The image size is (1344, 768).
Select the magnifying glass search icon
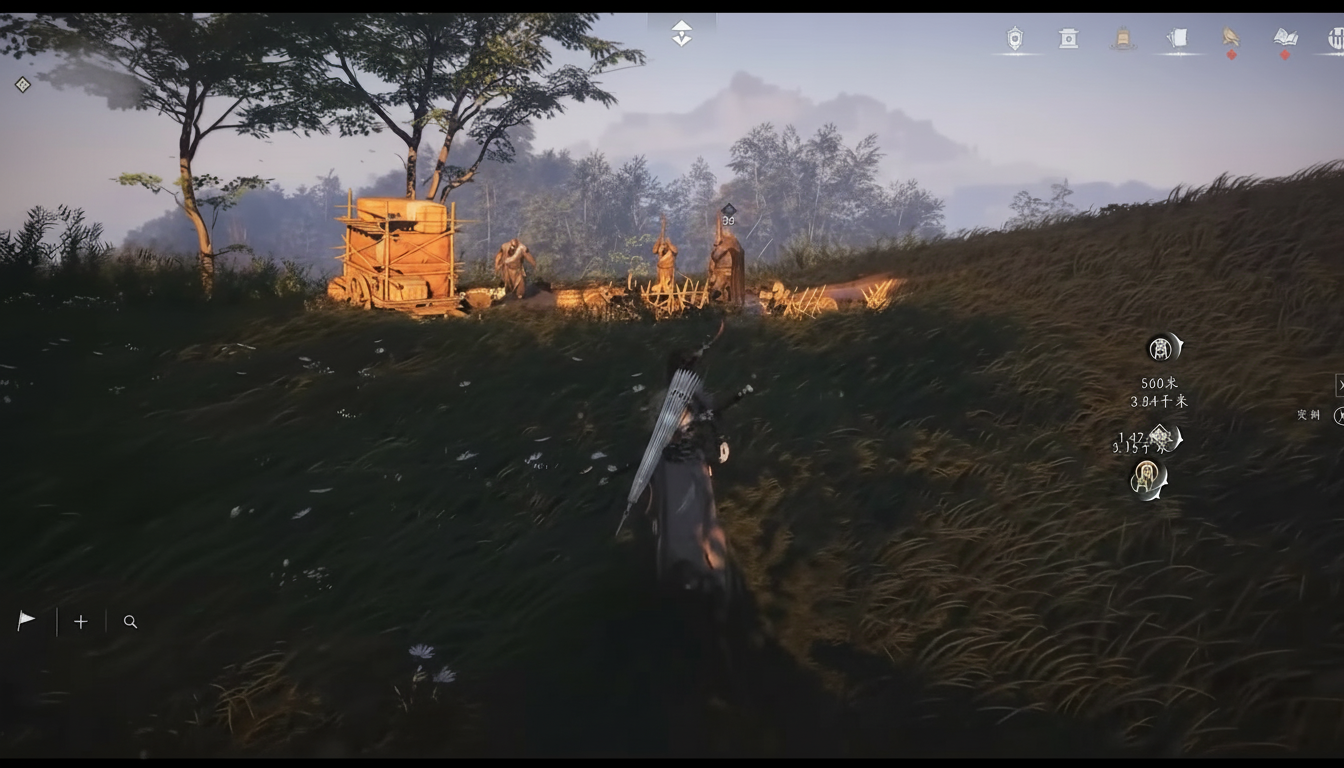130,621
